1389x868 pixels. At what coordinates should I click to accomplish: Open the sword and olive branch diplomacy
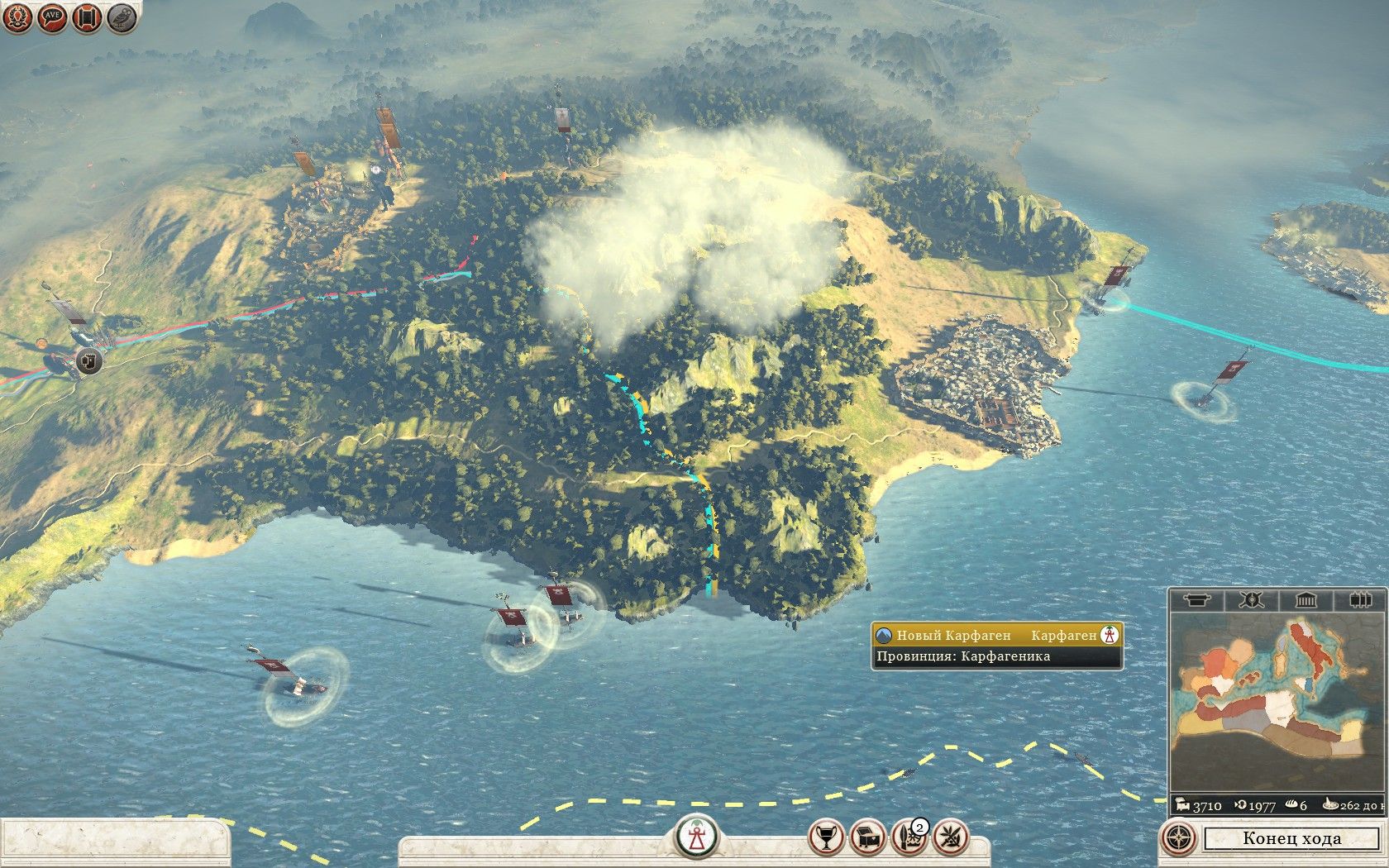pos(951,837)
